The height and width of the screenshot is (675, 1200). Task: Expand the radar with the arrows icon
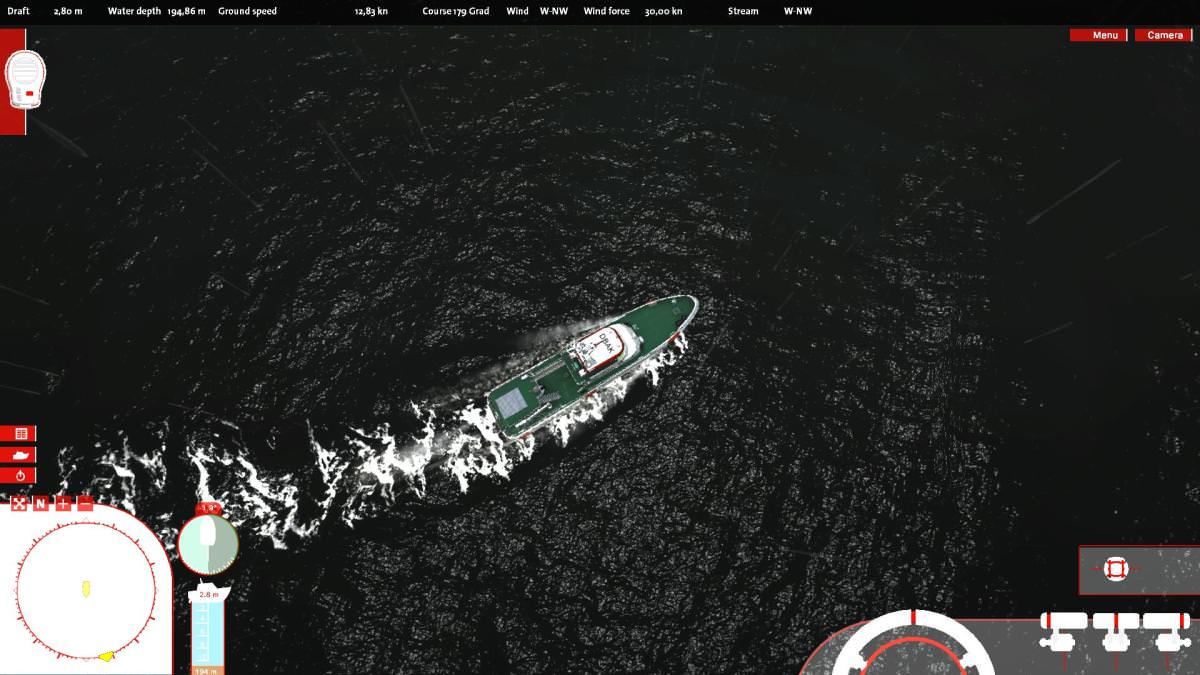(19, 503)
